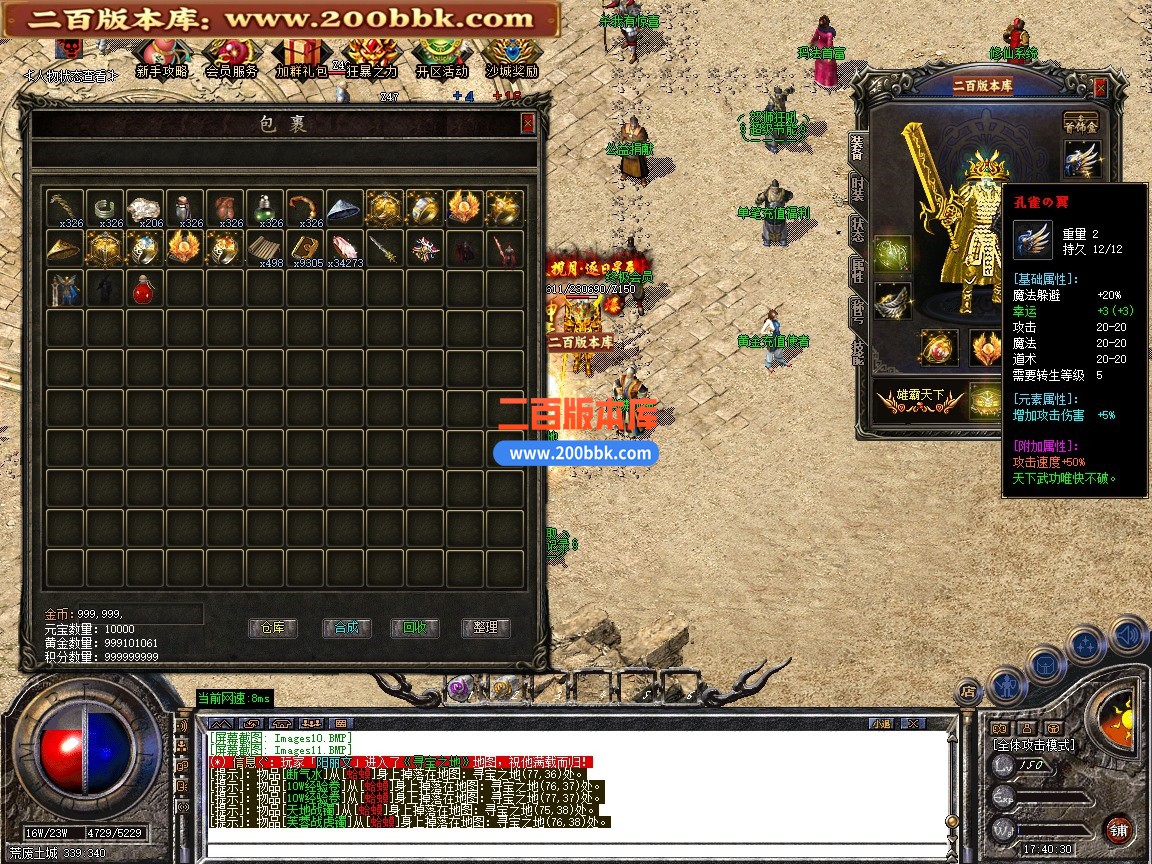Select the green potion bottle in the bag
The image size is (1152, 864).
263,208
